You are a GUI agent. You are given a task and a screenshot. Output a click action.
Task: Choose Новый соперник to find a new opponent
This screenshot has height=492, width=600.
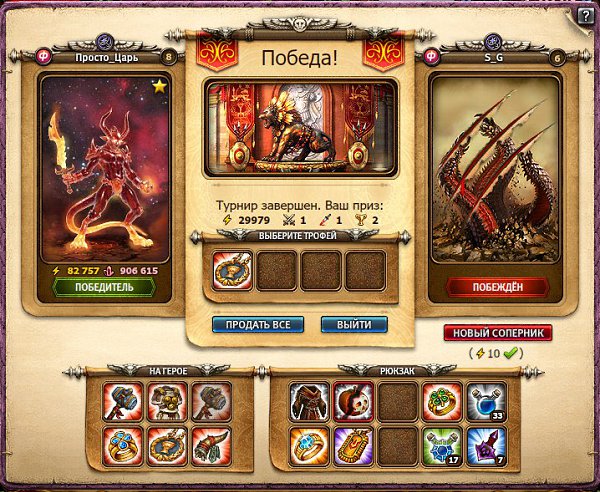(497, 333)
